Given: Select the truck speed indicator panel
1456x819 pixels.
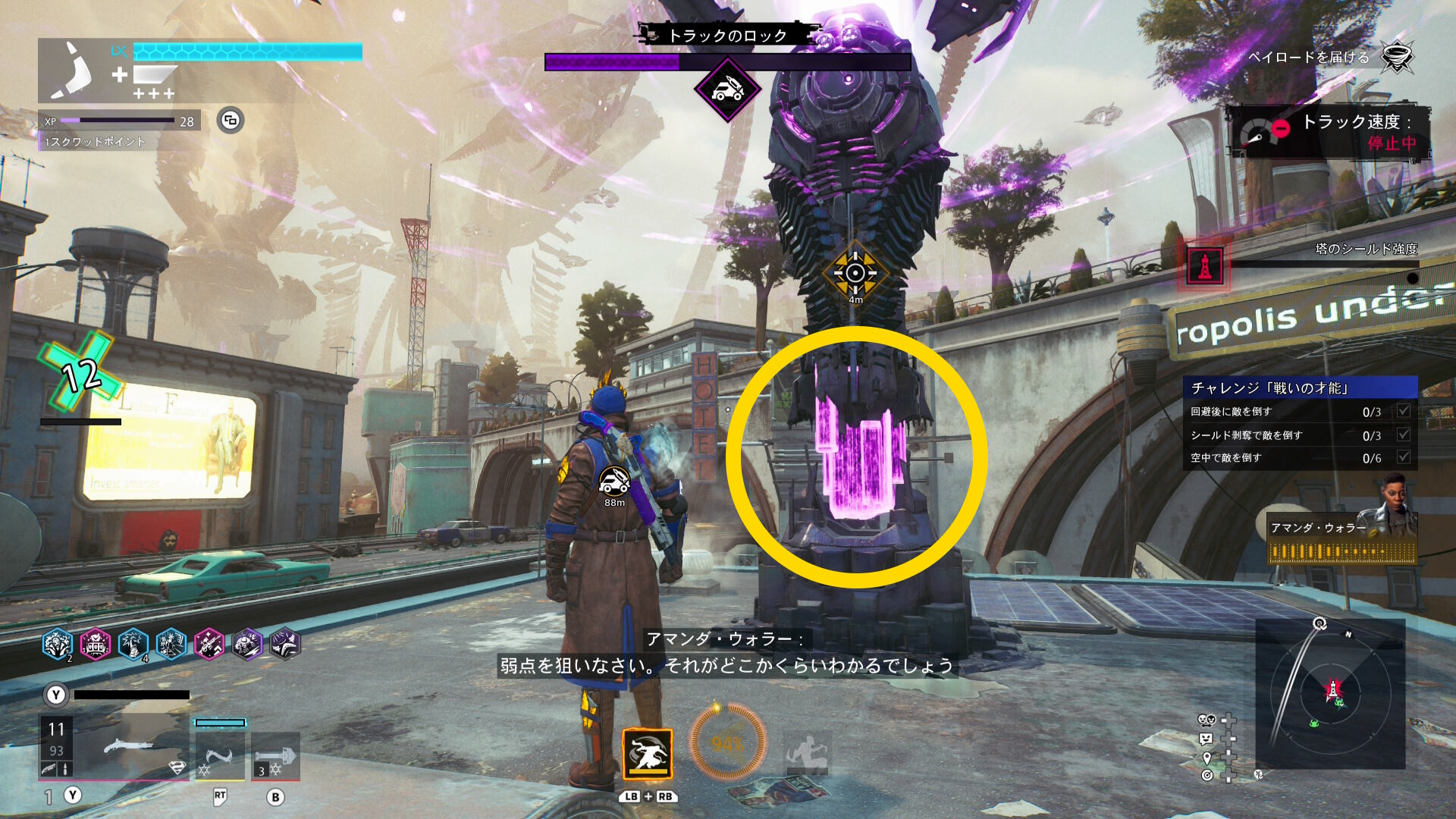Looking at the screenshot, I should [x=1329, y=133].
